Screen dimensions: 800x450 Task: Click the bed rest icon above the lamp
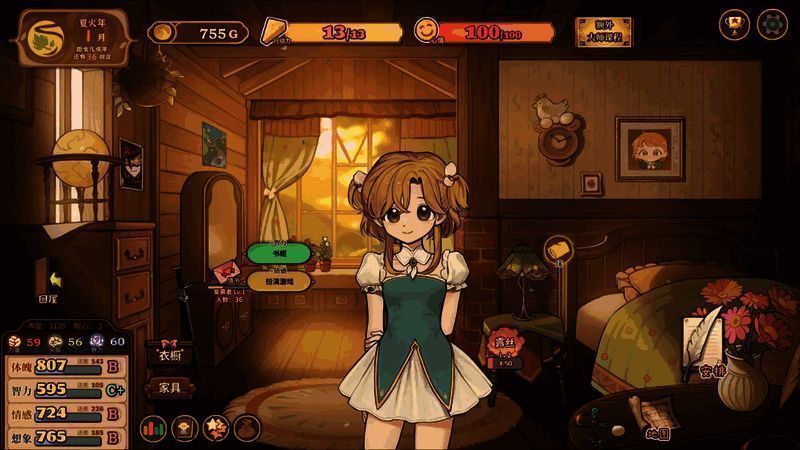556,250
